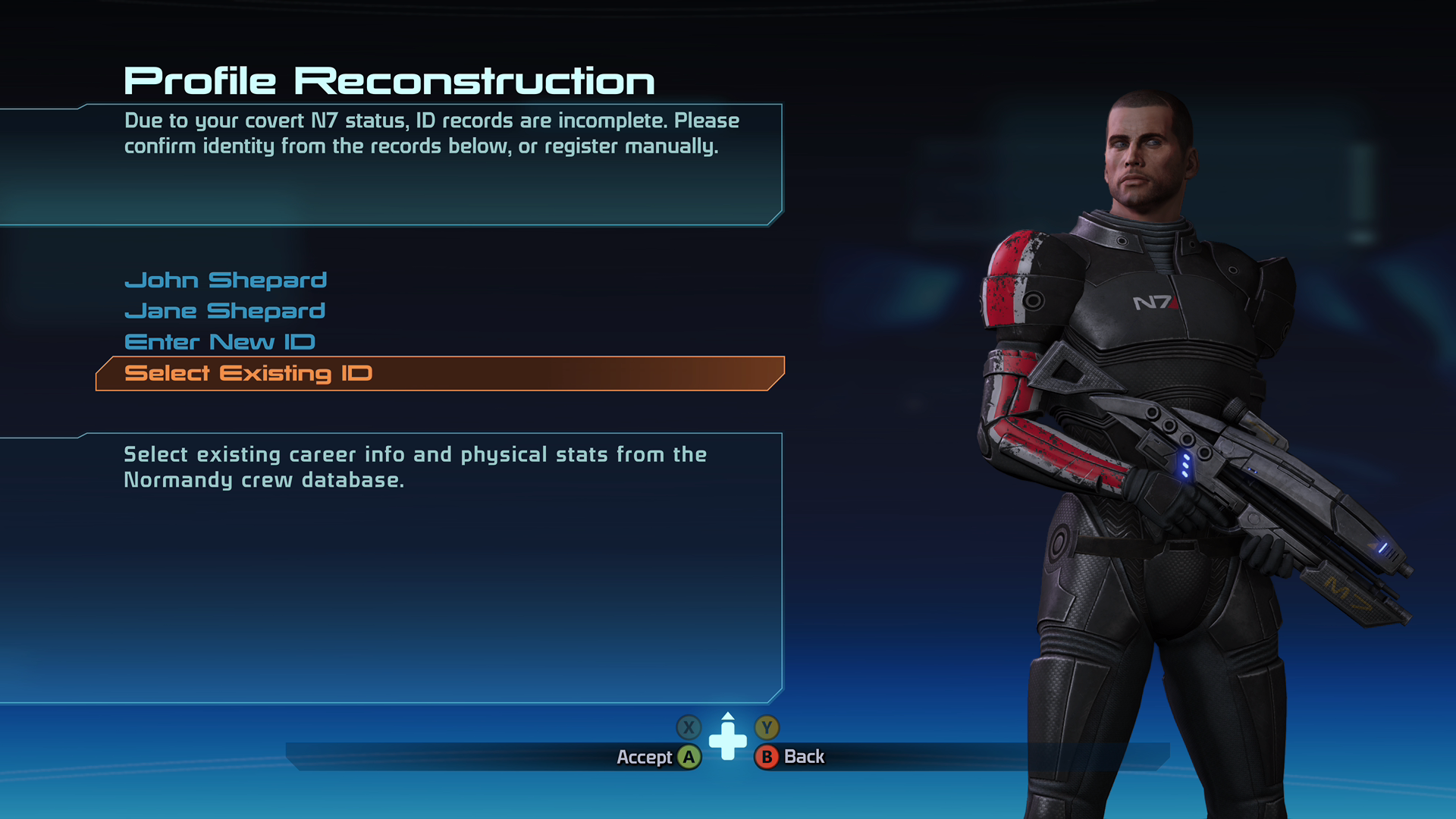The height and width of the screenshot is (819, 1456).
Task: Click the Y button icon
Action: (x=767, y=727)
